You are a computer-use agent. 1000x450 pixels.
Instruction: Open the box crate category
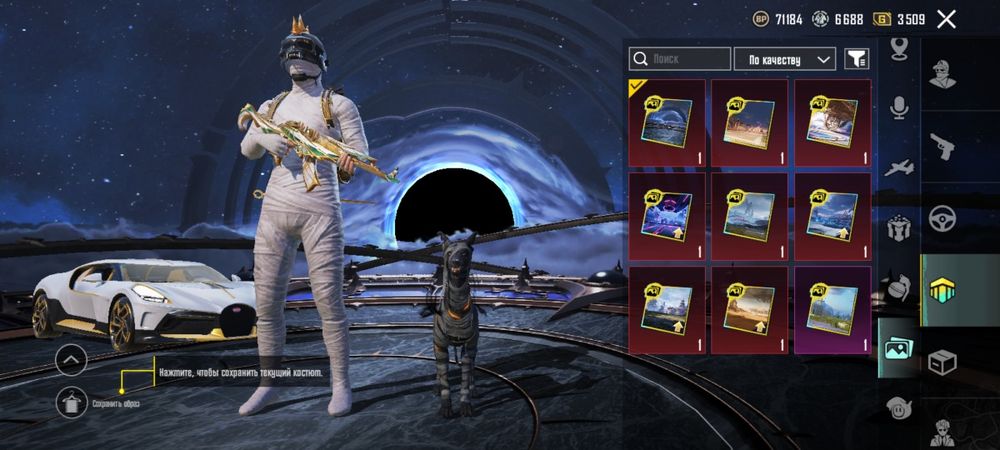click(x=942, y=361)
